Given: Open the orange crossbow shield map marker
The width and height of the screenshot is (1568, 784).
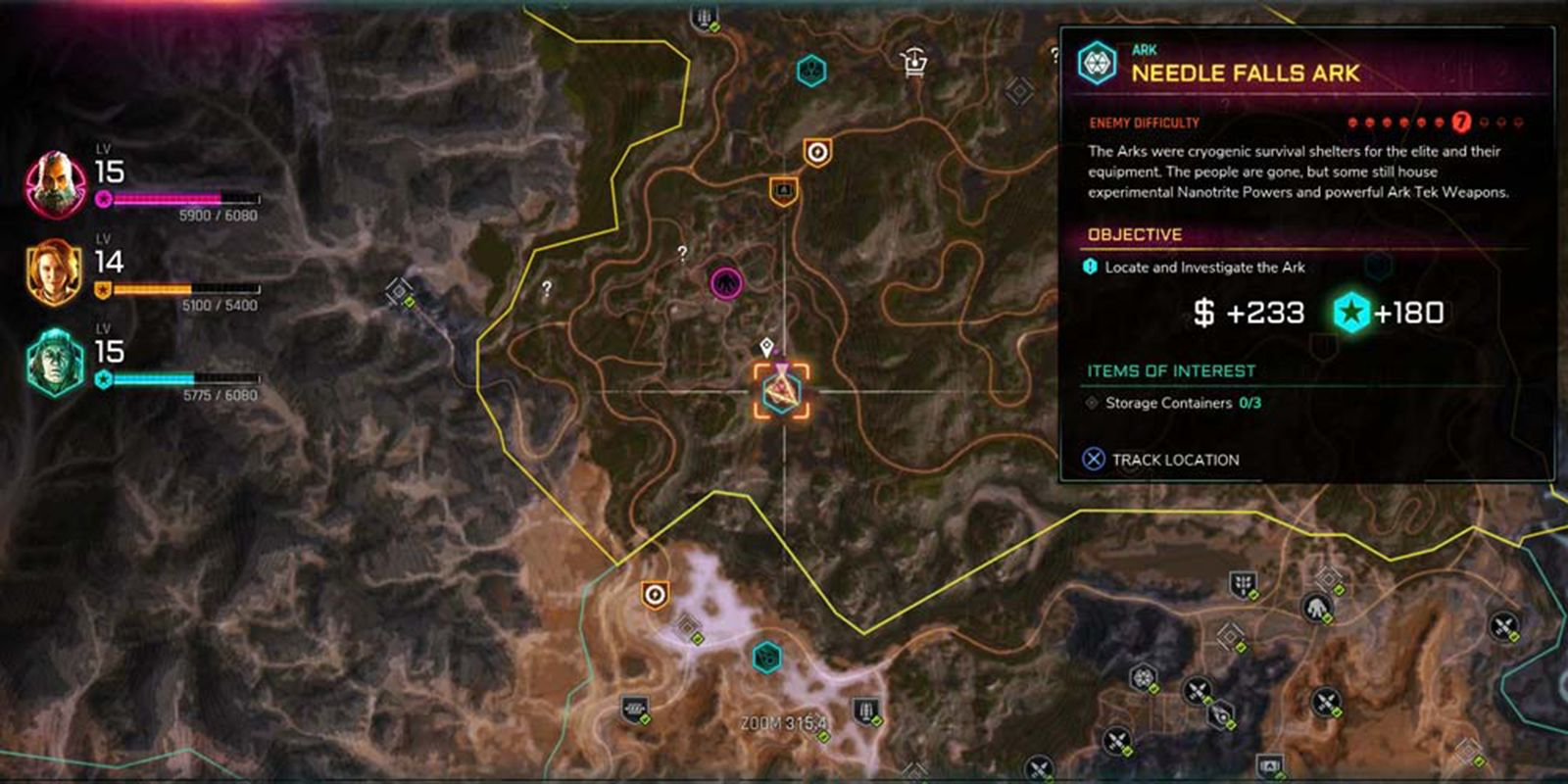Looking at the screenshot, I should tap(817, 154).
